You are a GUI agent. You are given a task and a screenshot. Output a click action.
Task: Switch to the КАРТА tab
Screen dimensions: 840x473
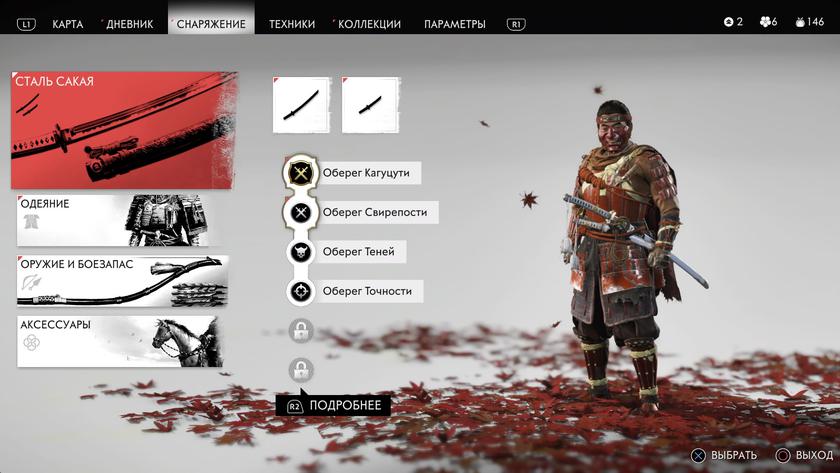point(68,23)
